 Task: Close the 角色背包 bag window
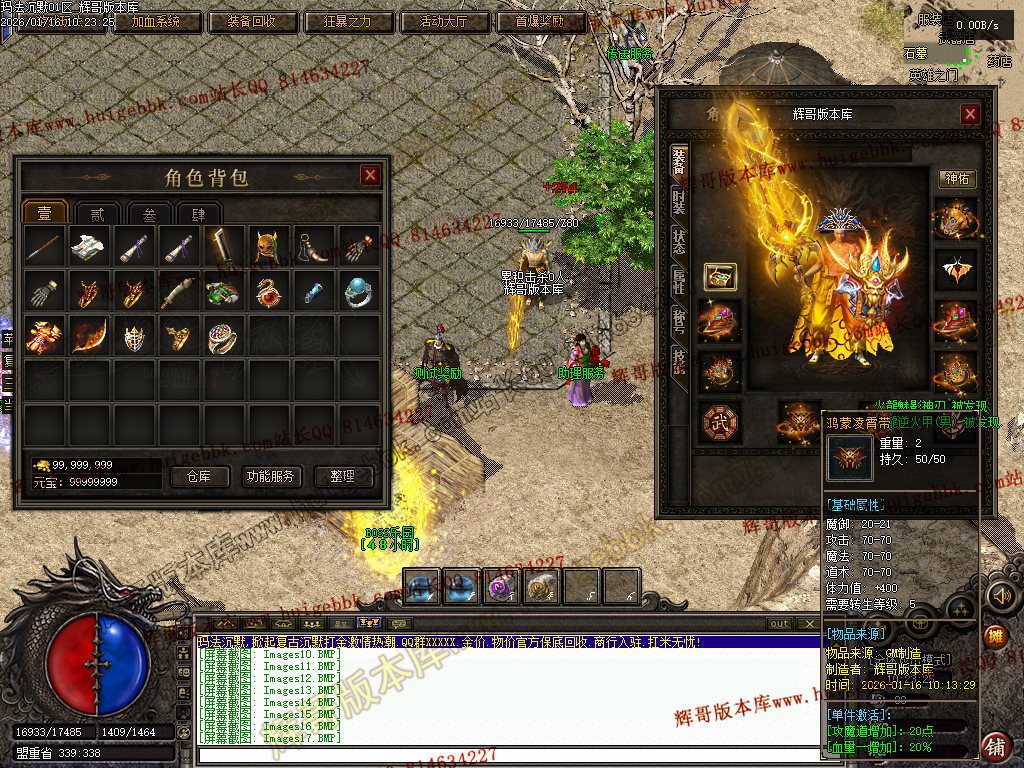[x=370, y=176]
